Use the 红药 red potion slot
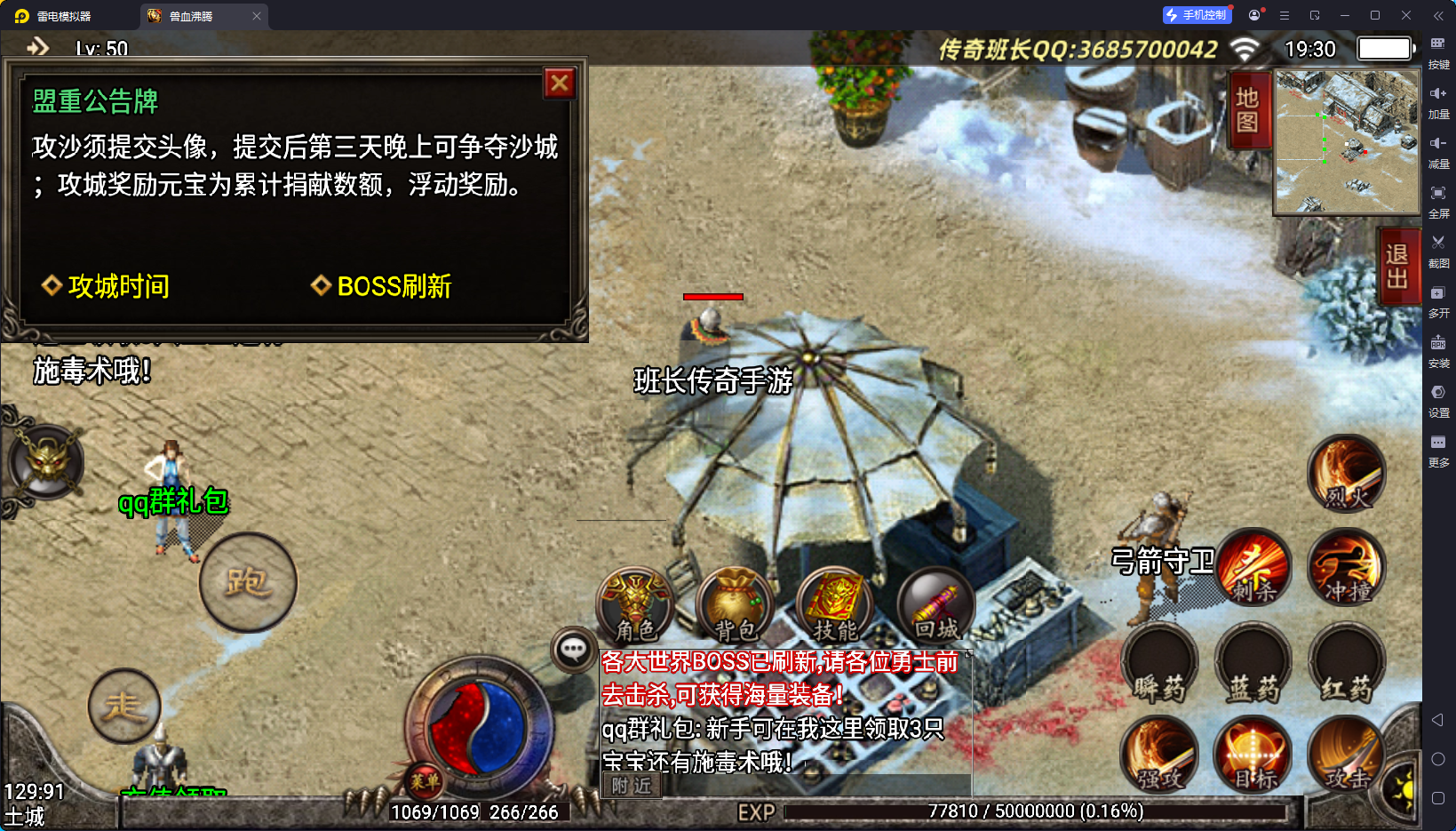1456x831 pixels. 1347,662
